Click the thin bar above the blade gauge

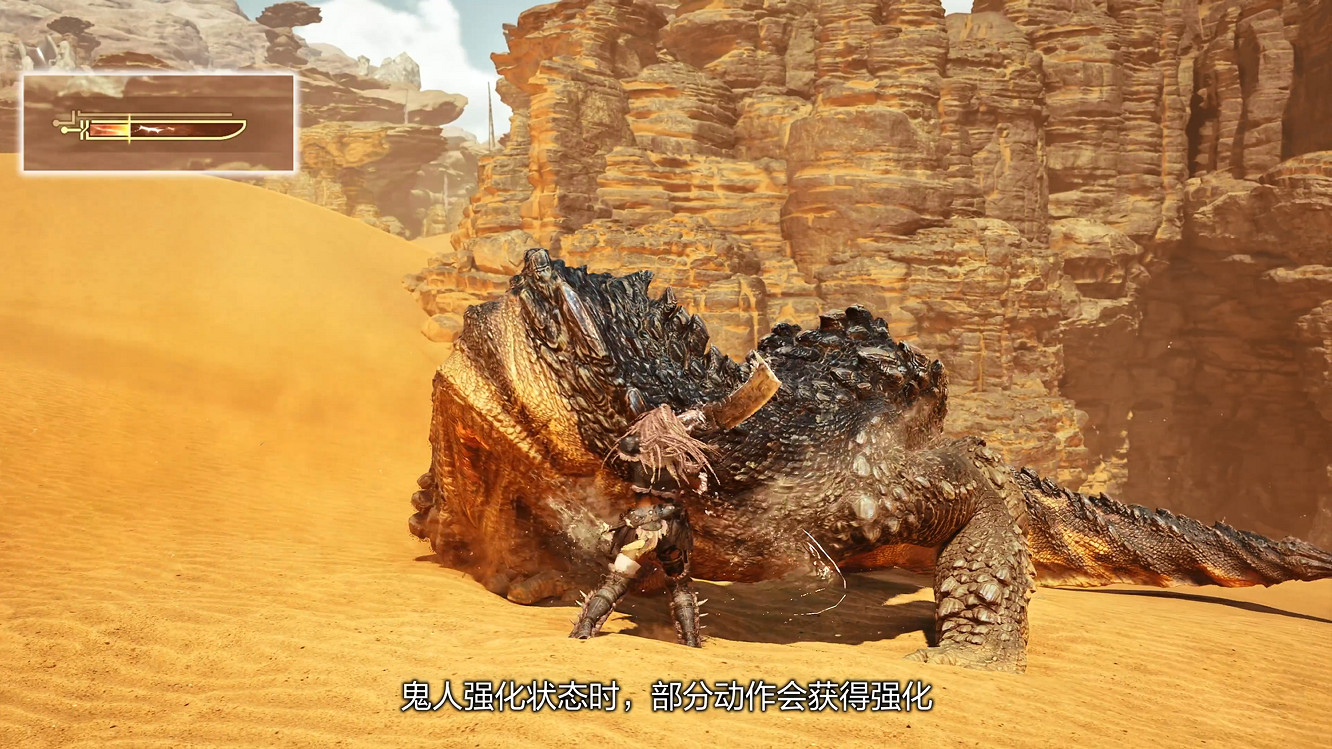[155, 114]
